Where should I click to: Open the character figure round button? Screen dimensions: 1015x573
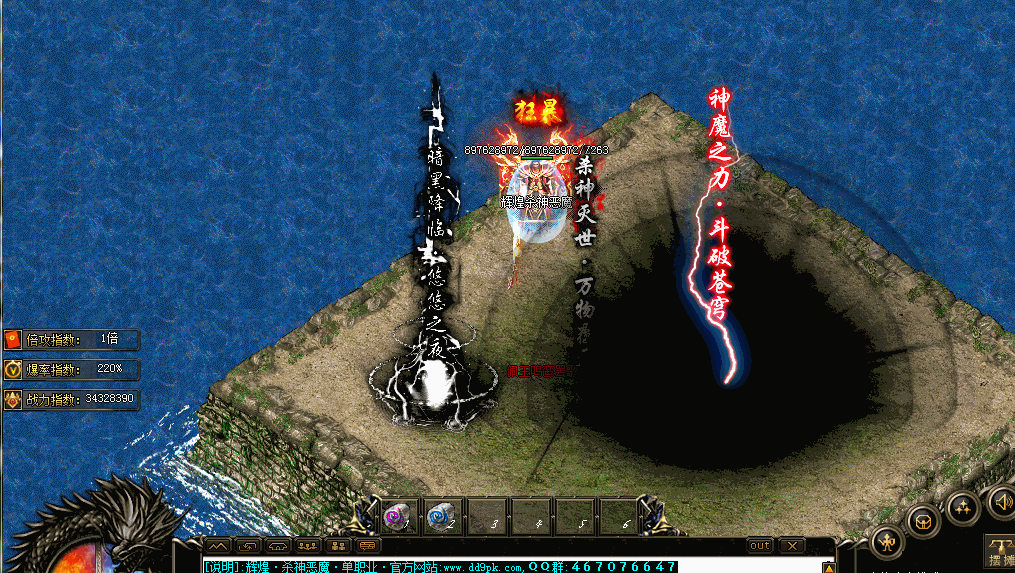point(887,541)
